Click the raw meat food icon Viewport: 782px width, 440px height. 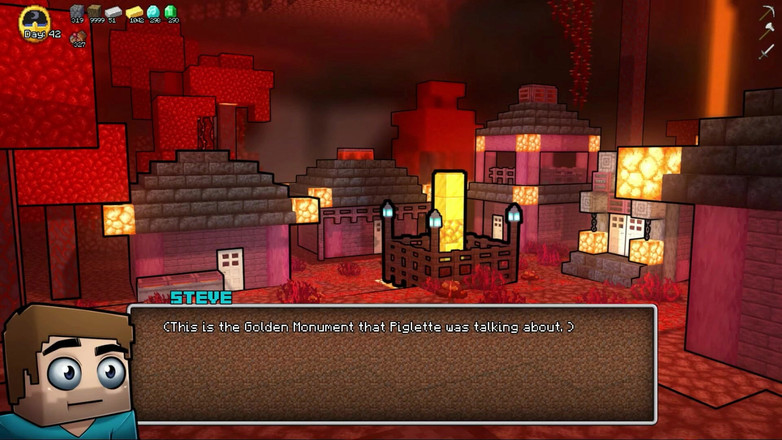pos(77,36)
